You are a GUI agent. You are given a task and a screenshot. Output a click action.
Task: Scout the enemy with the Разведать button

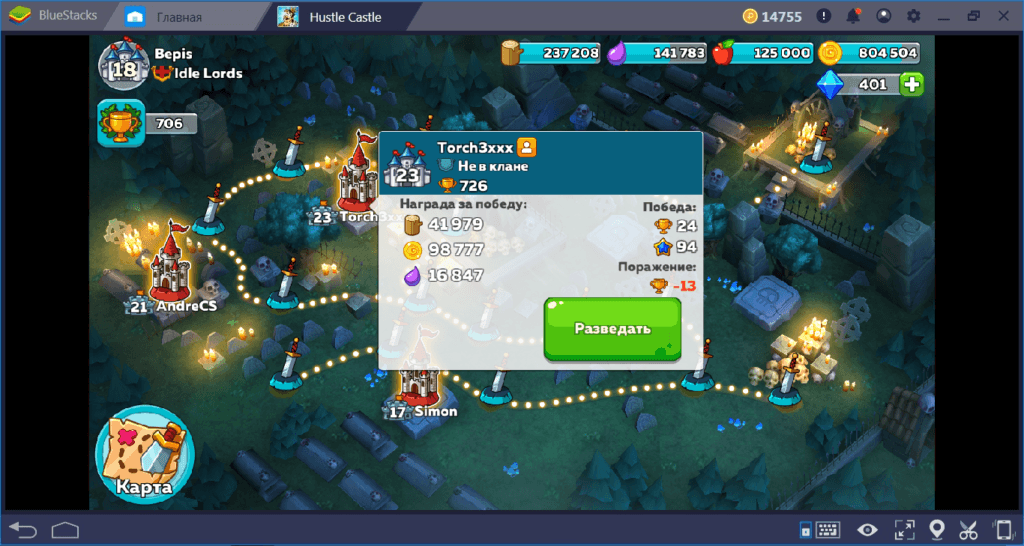[x=612, y=328]
